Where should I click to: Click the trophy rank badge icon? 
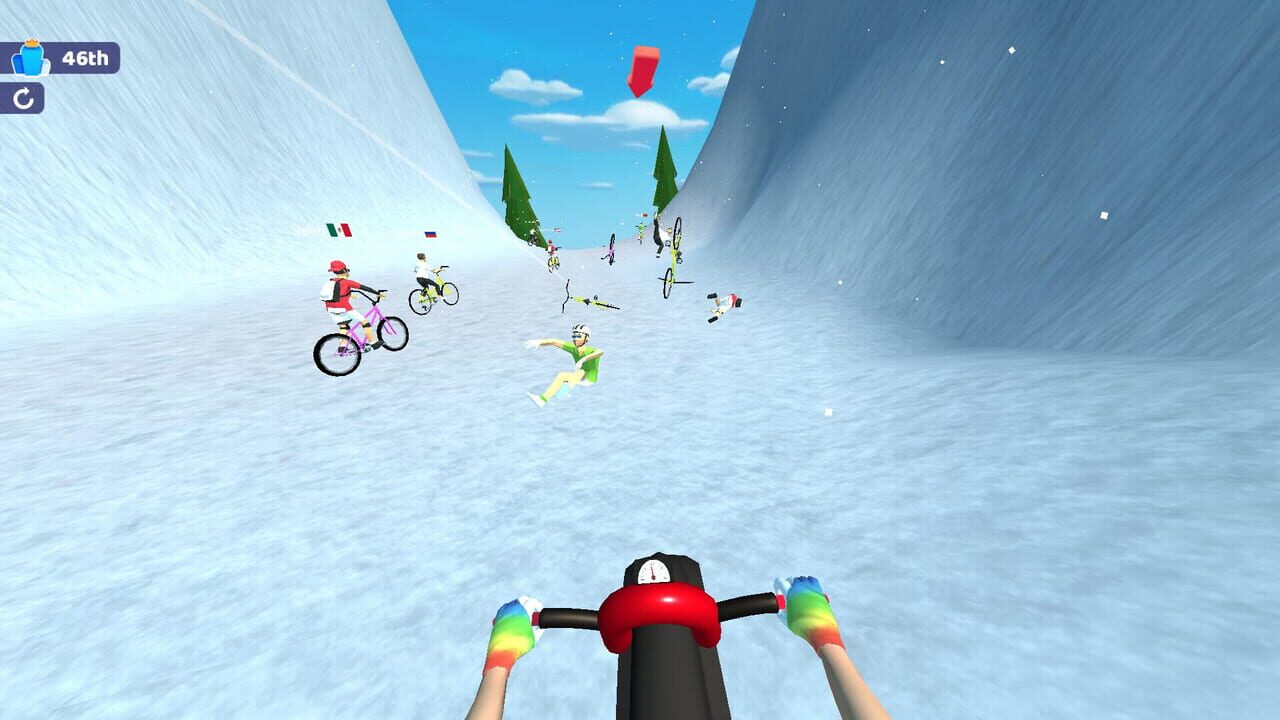pyautogui.click(x=30, y=58)
